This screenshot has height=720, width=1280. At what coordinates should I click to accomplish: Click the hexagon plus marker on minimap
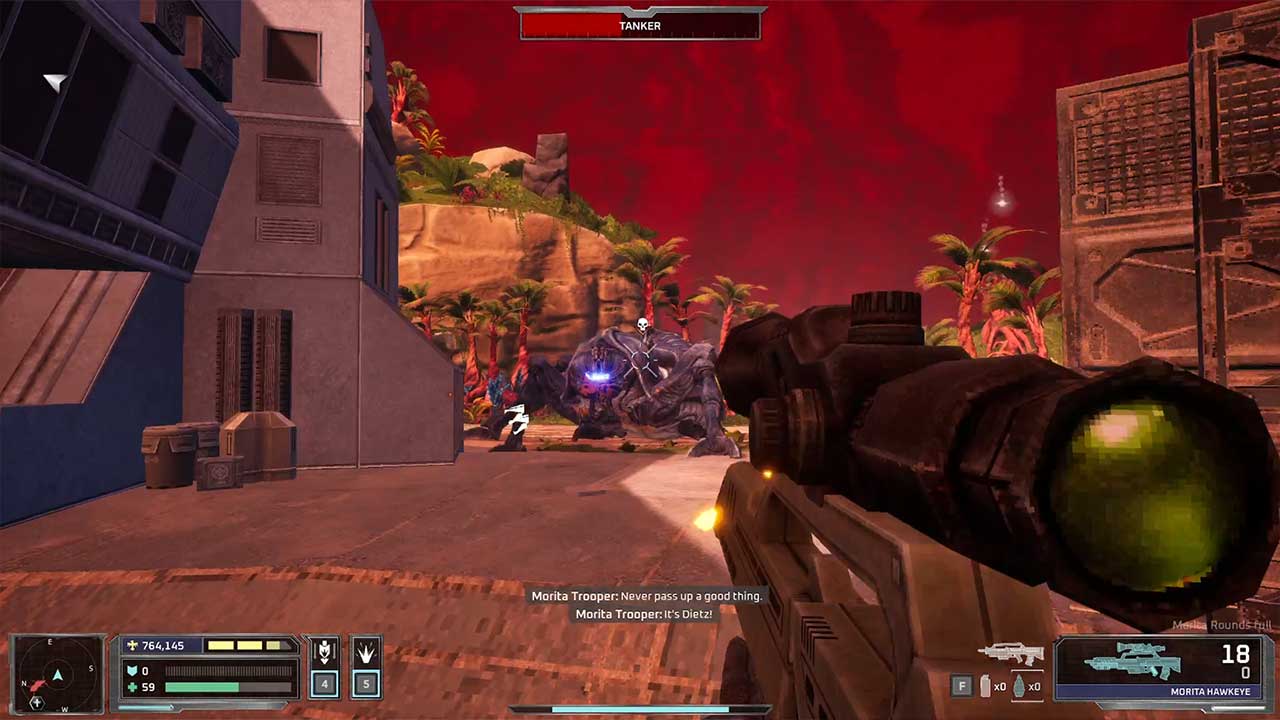pyautogui.click(x=37, y=702)
